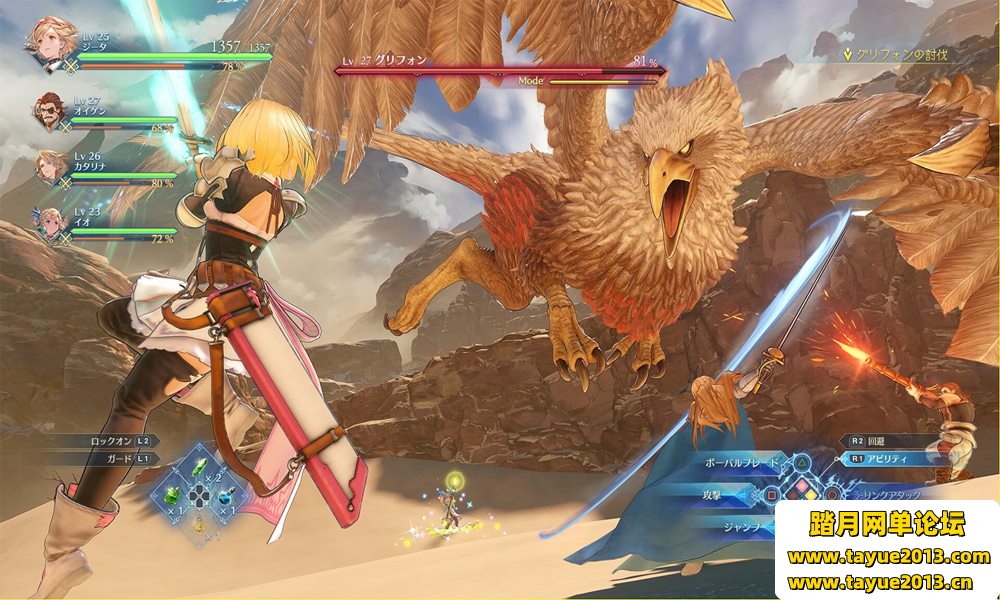
Task: Click the www.tayue2013.com watermark link
Action: pyautogui.click(x=888, y=556)
